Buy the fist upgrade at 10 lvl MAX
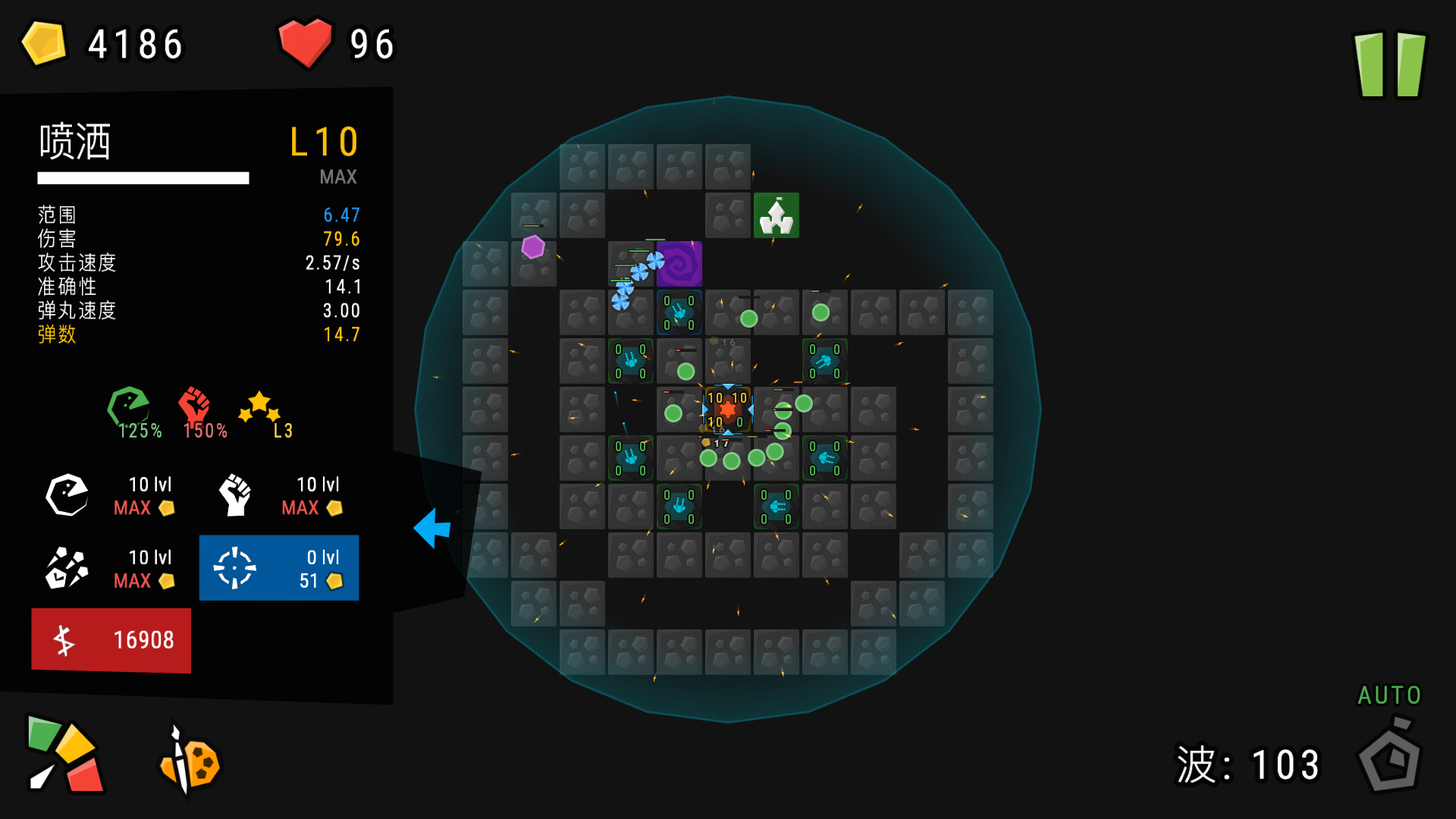Viewport: 1456px width, 819px height. tap(278, 495)
